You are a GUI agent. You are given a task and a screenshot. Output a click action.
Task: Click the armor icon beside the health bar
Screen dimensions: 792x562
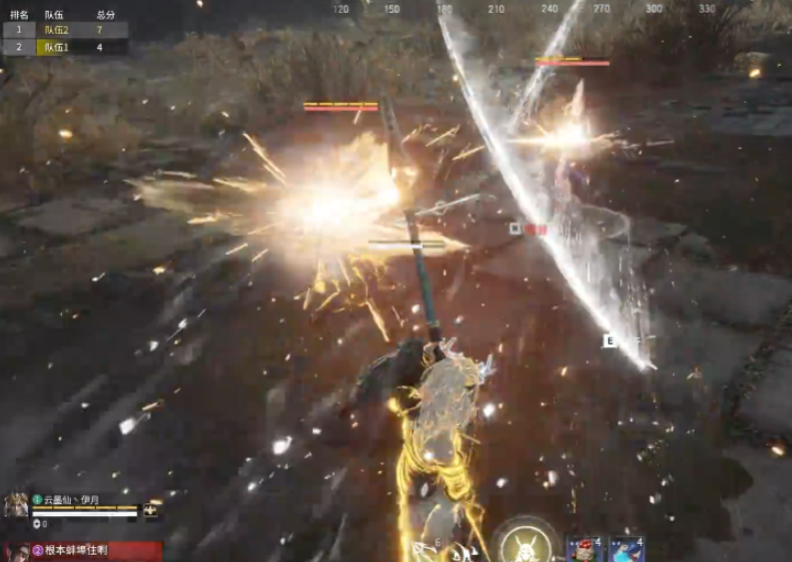pyautogui.click(x=153, y=510)
